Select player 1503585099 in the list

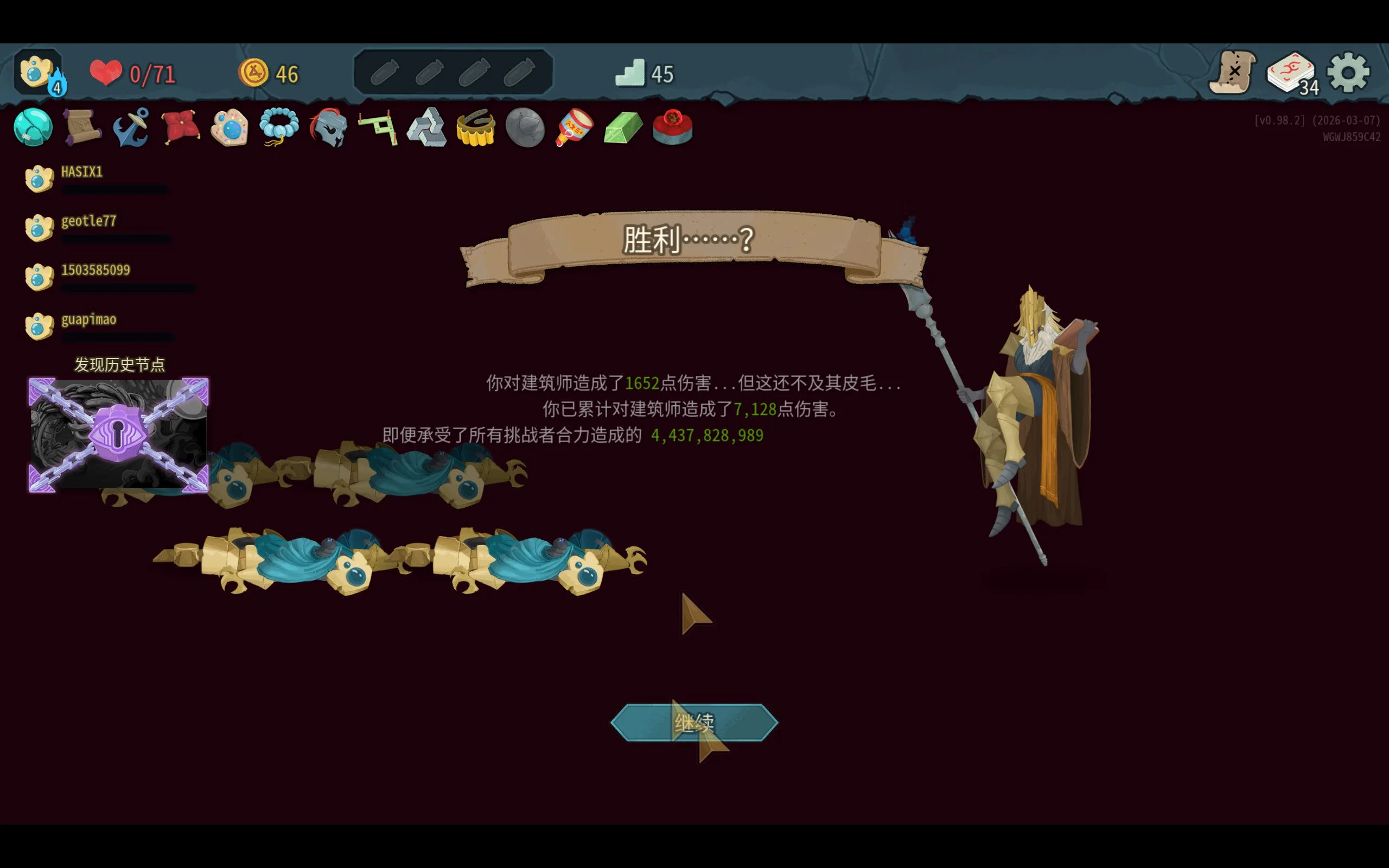click(x=95, y=270)
